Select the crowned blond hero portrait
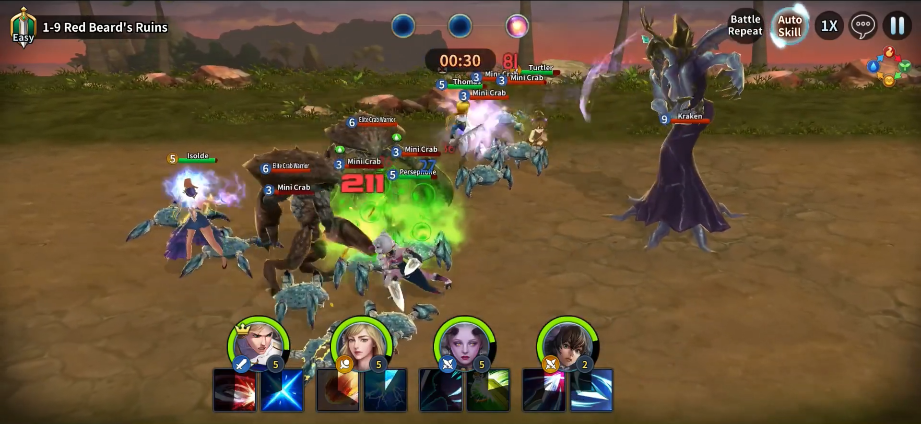The height and width of the screenshot is (424, 921). tap(258, 343)
